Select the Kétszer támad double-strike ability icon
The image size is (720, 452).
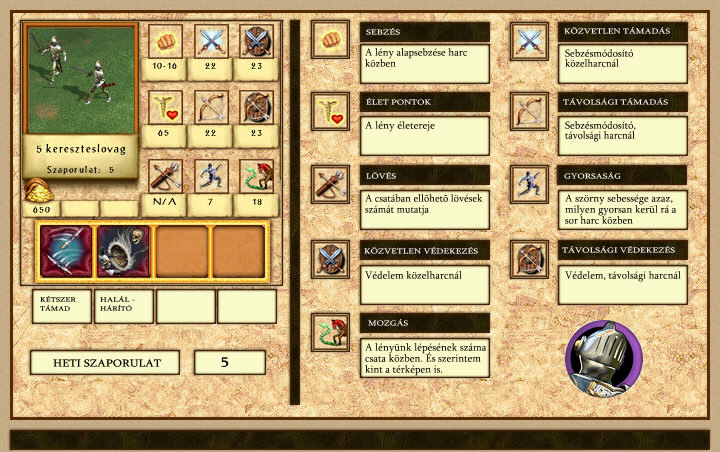pyautogui.click(x=65, y=251)
